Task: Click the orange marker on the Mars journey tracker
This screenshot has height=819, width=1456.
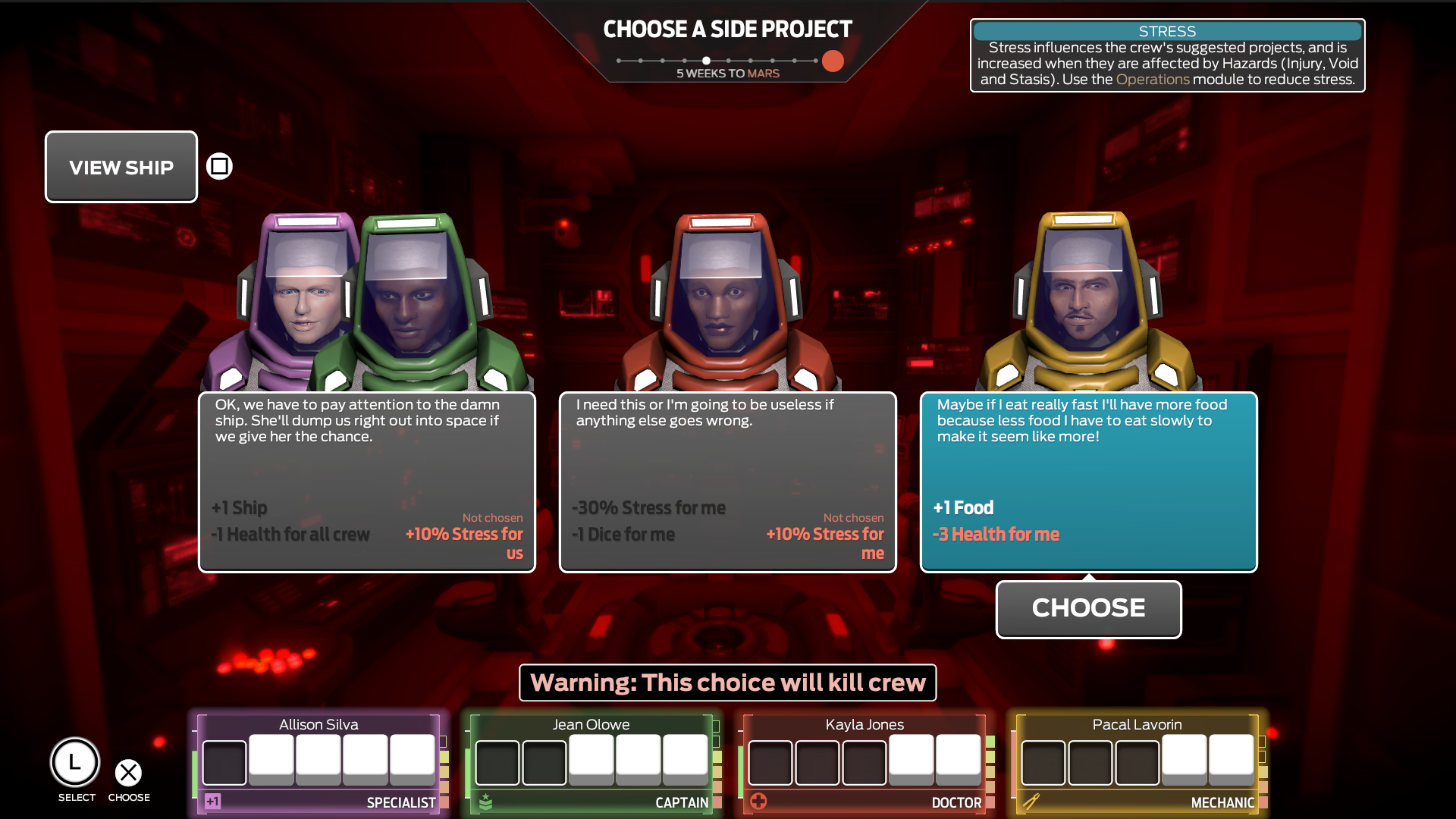Action: [832, 61]
